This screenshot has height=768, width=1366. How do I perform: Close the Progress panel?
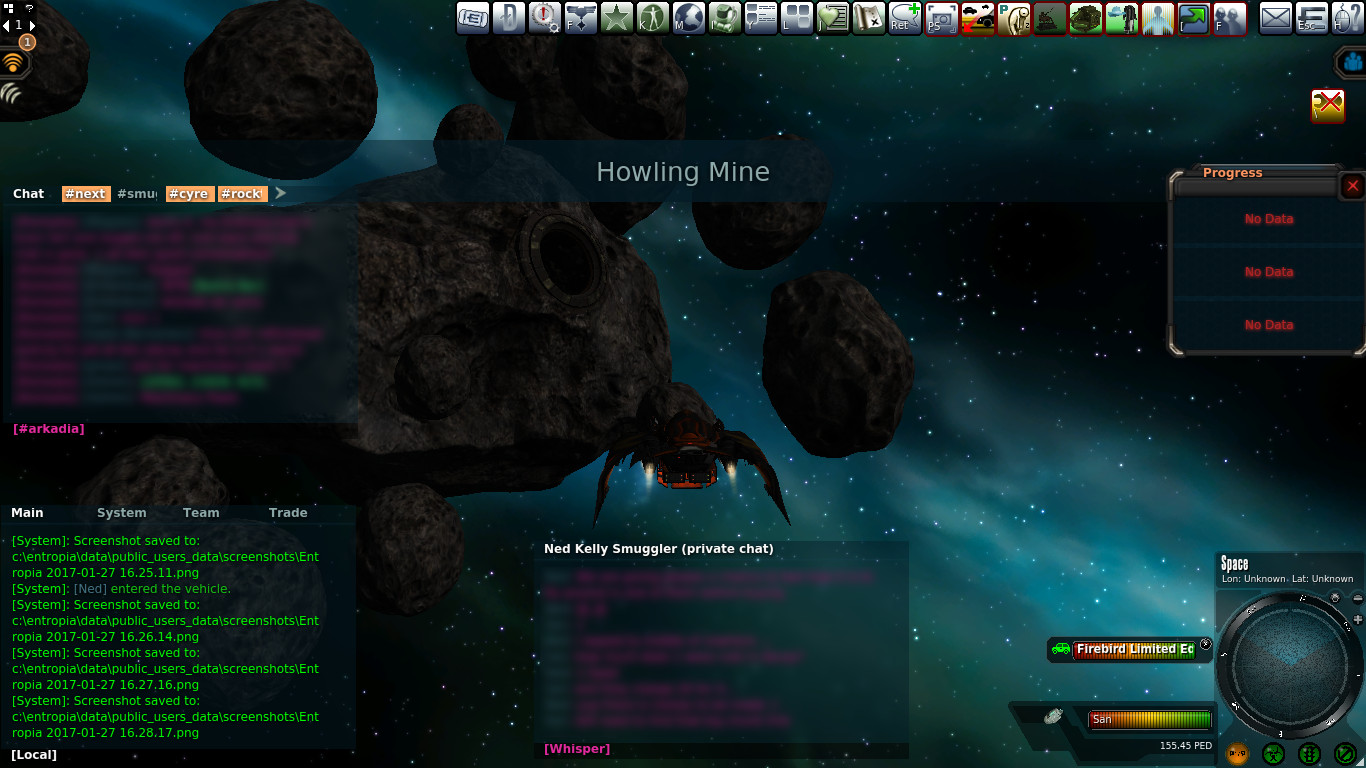coord(1352,186)
